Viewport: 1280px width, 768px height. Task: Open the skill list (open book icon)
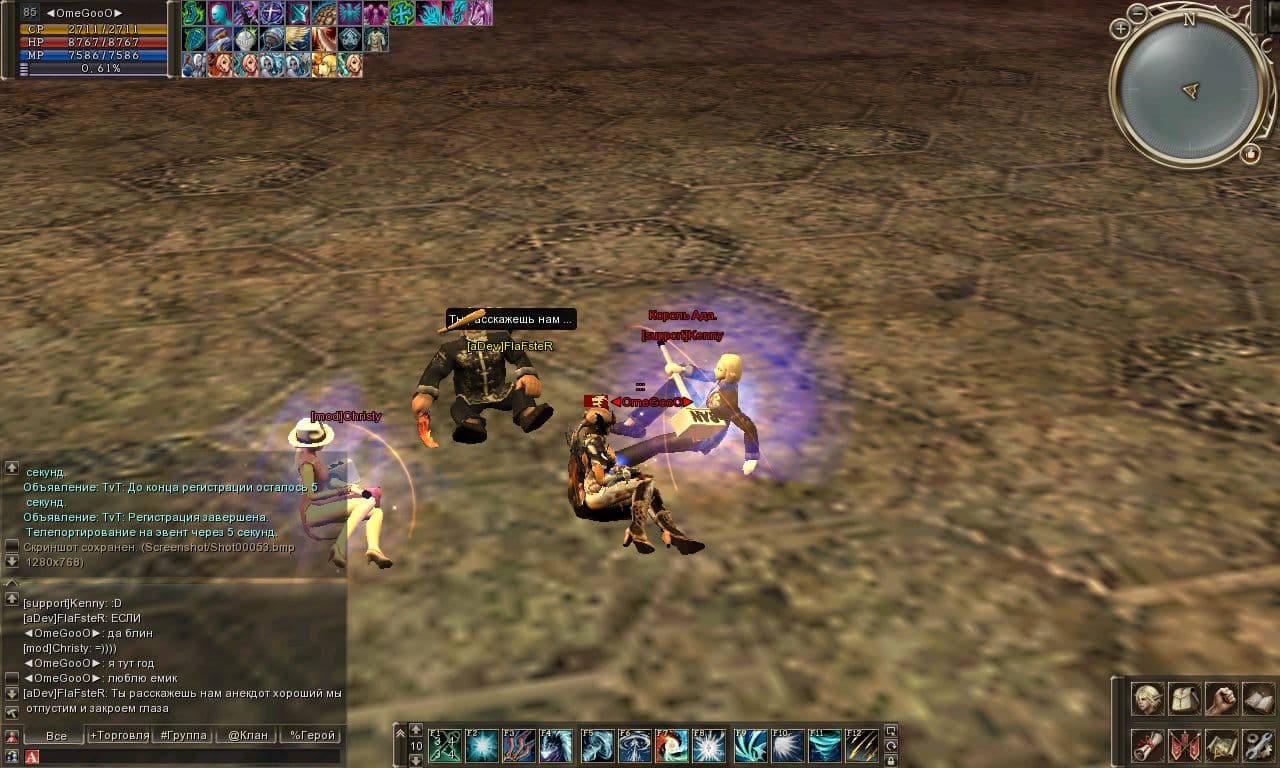[x=1258, y=701]
